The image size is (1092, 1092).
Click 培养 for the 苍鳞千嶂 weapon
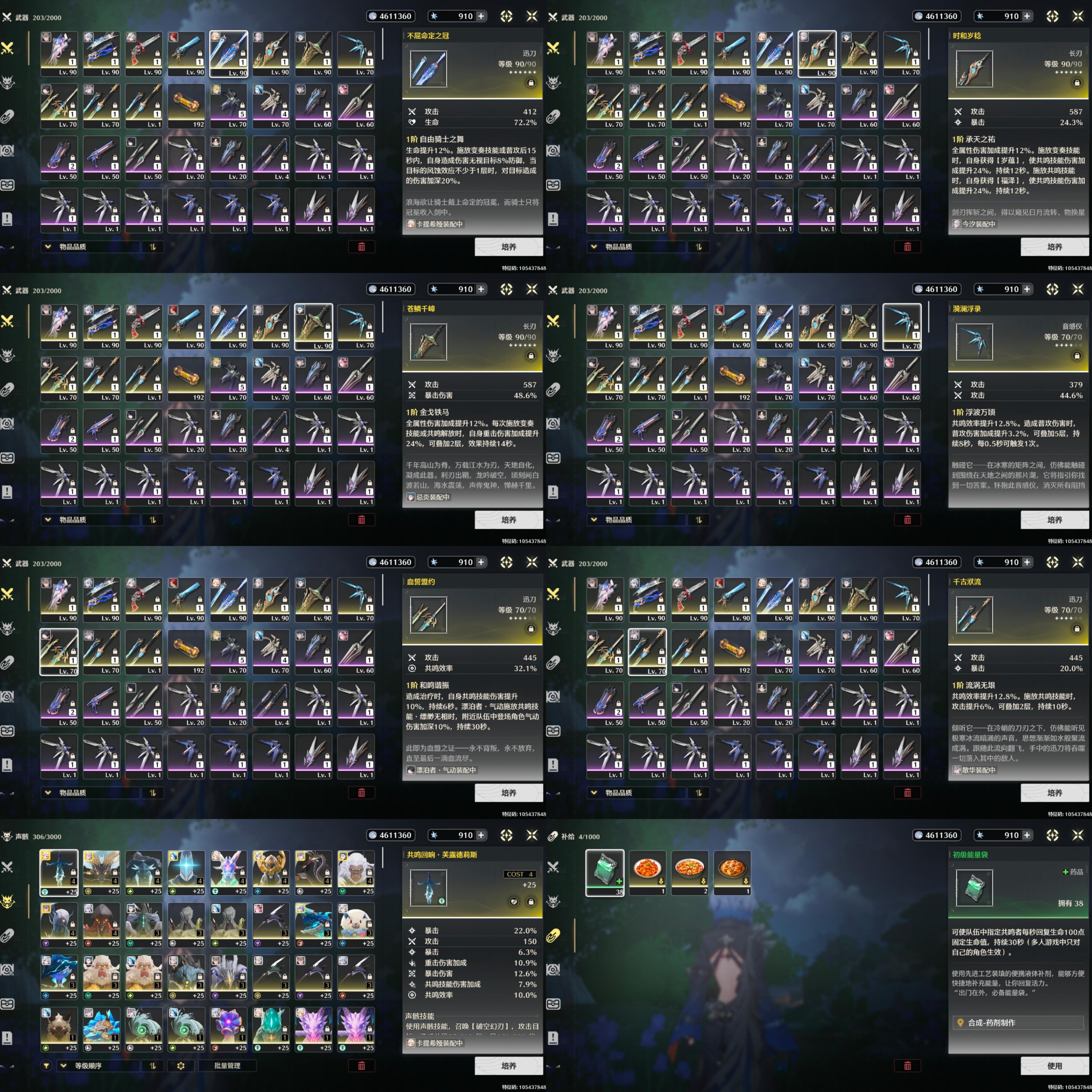tap(508, 519)
